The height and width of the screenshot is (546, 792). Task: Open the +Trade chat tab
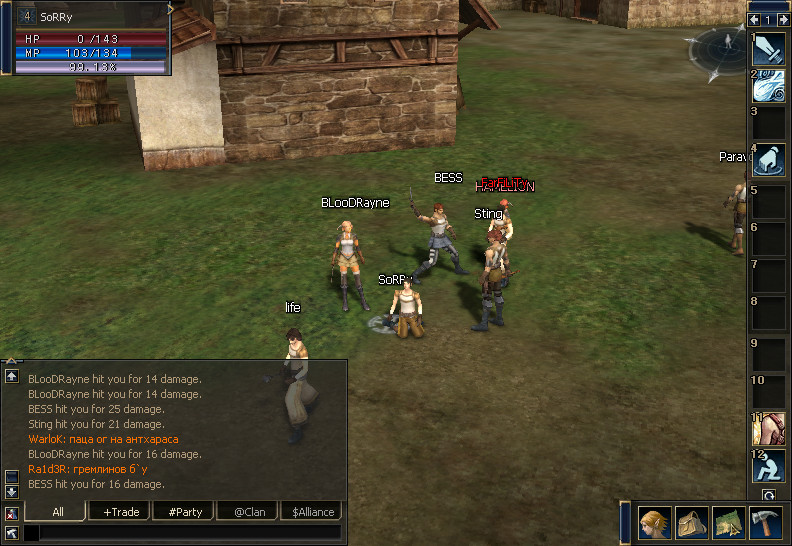120,512
